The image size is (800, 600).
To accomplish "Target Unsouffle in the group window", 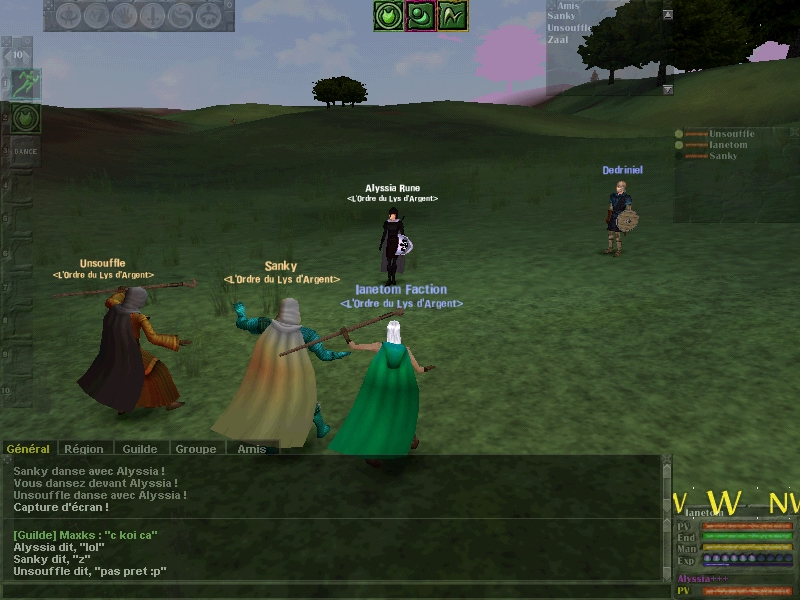I will pyautogui.click(x=731, y=134).
